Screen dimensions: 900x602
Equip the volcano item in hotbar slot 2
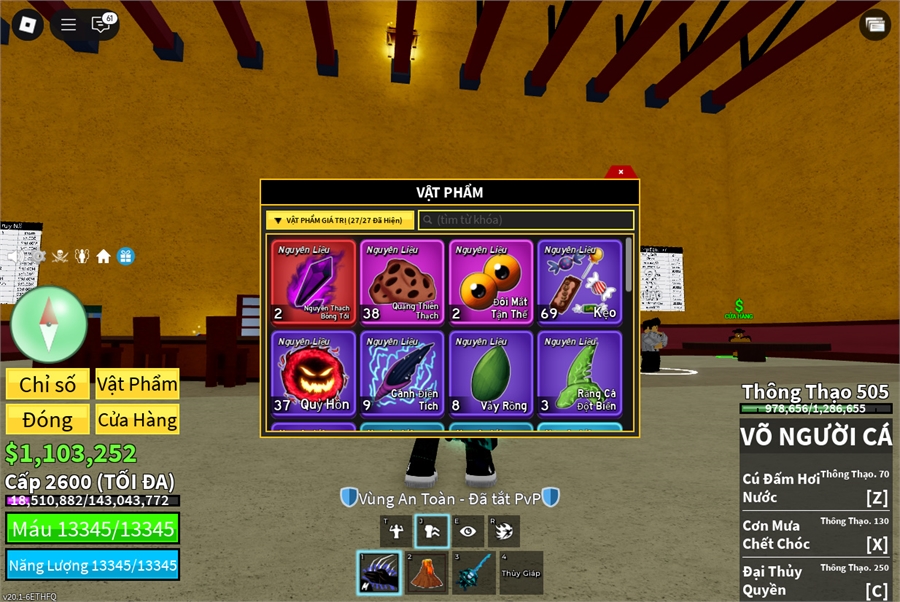point(427,573)
